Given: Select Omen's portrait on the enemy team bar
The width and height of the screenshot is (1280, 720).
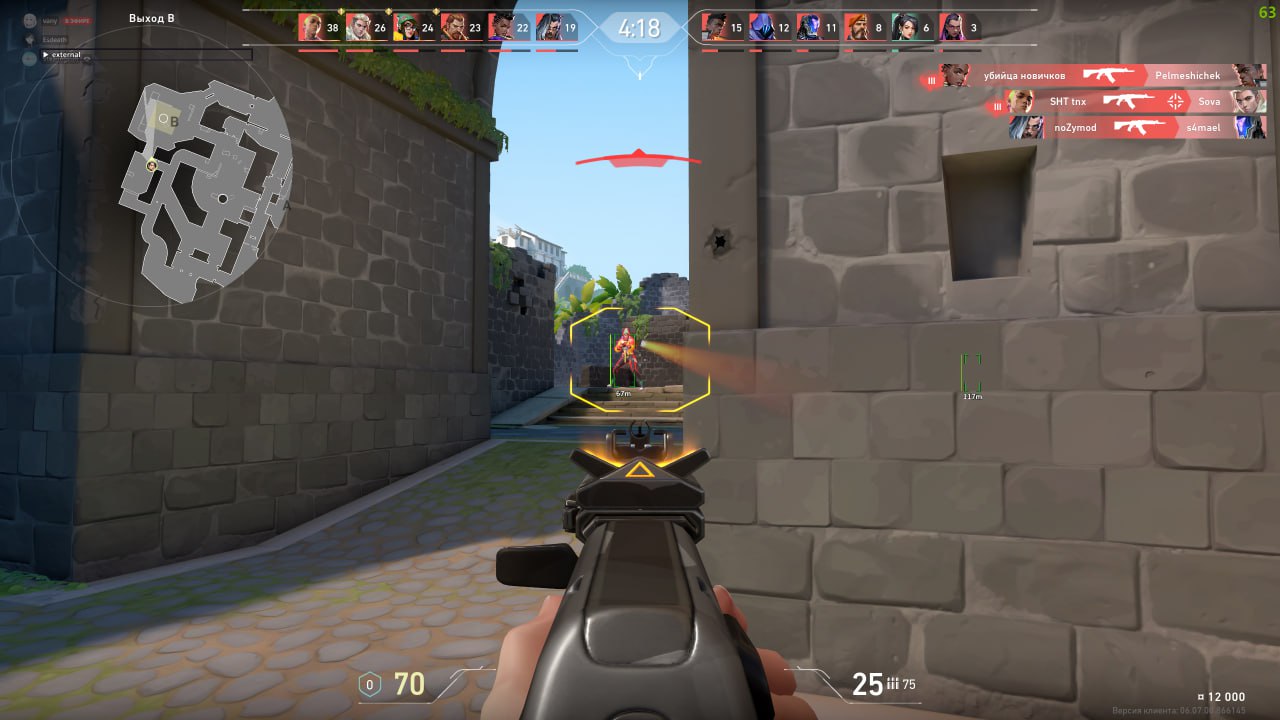Looking at the screenshot, I should [x=760, y=27].
